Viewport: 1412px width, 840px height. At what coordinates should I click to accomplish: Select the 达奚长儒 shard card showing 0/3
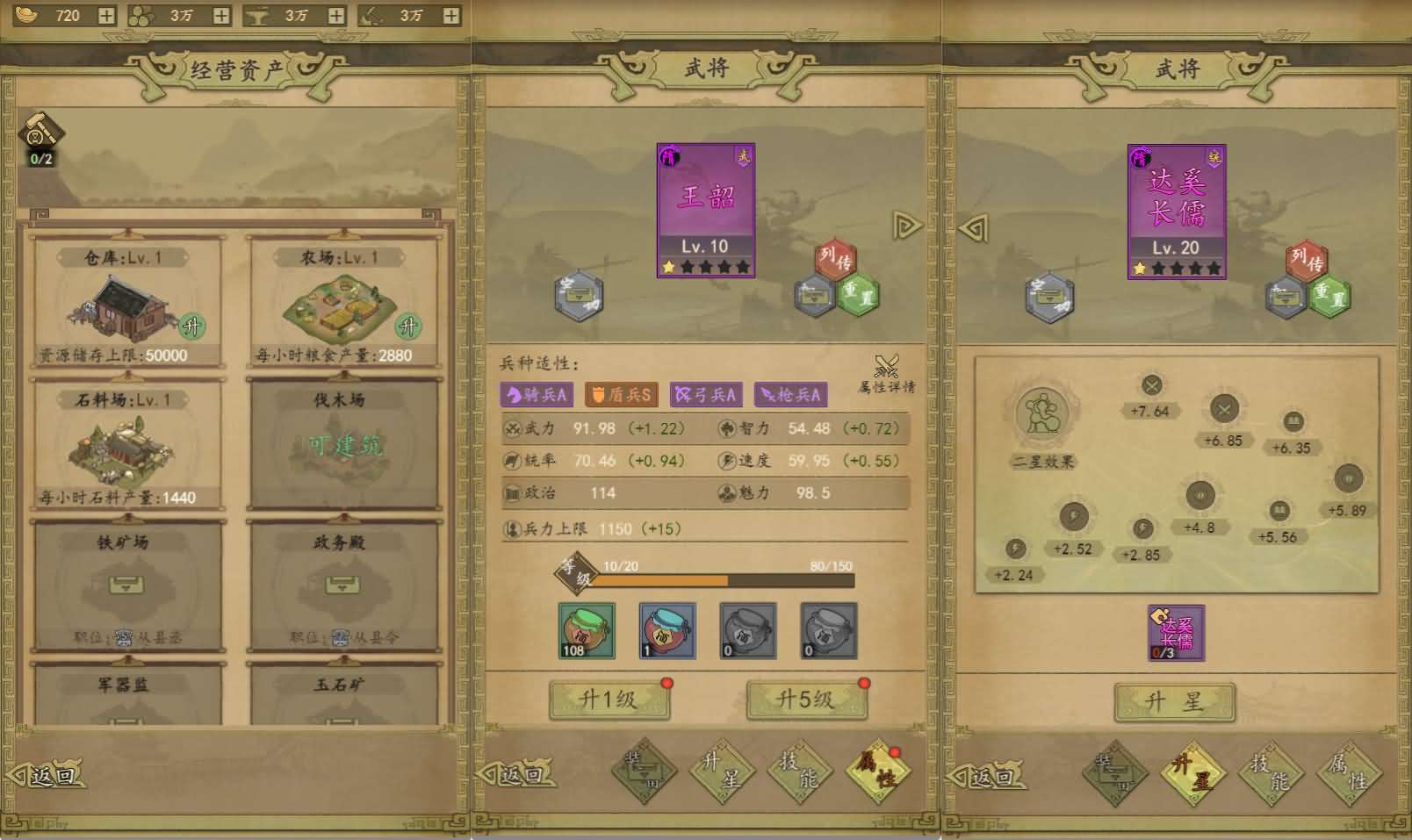tap(1177, 630)
